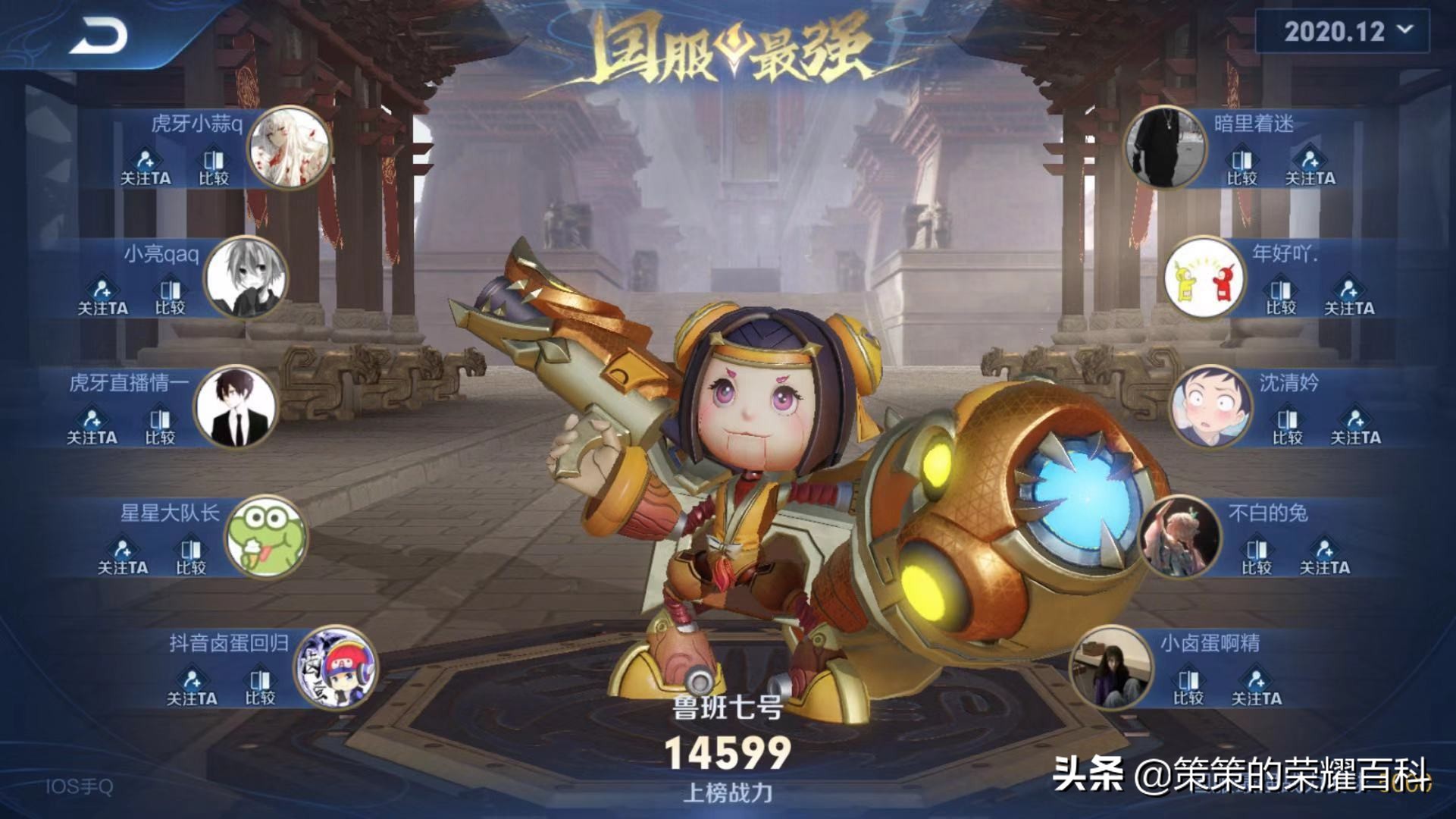Open 小卤蛋啊精's avatar profile
This screenshot has height=819, width=1456.
pos(1110,667)
